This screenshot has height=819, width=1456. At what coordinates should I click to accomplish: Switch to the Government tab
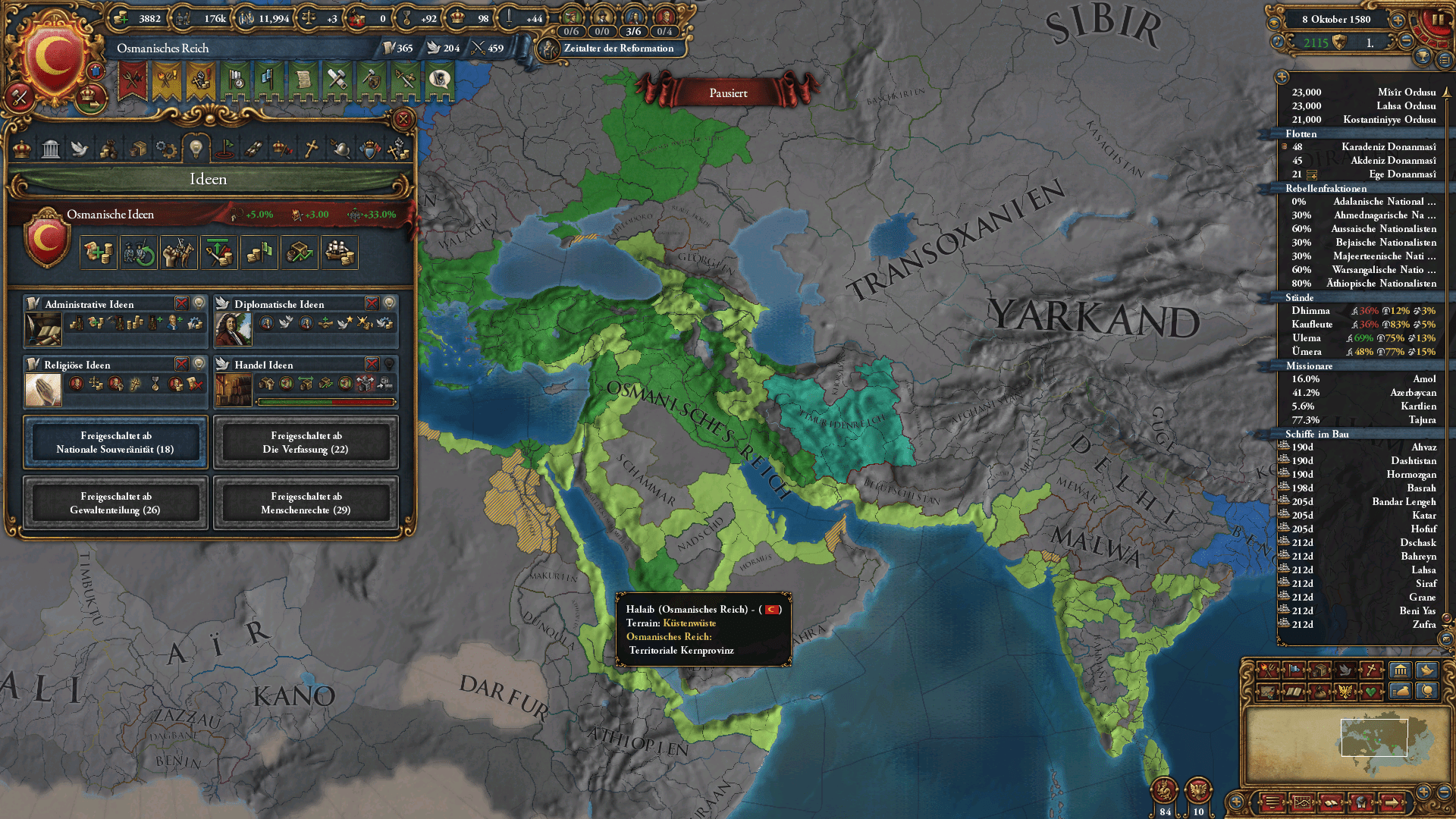click(x=50, y=149)
